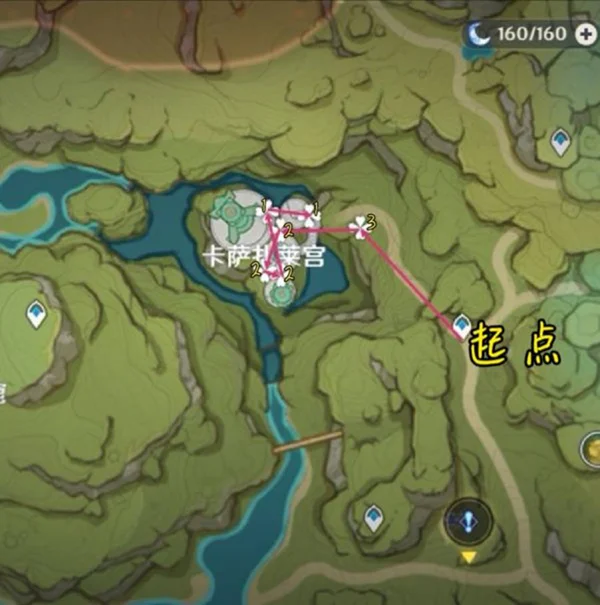Open the dark circular domain marker with yellow arrow
Screen dimensions: 600x605
[467, 521]
